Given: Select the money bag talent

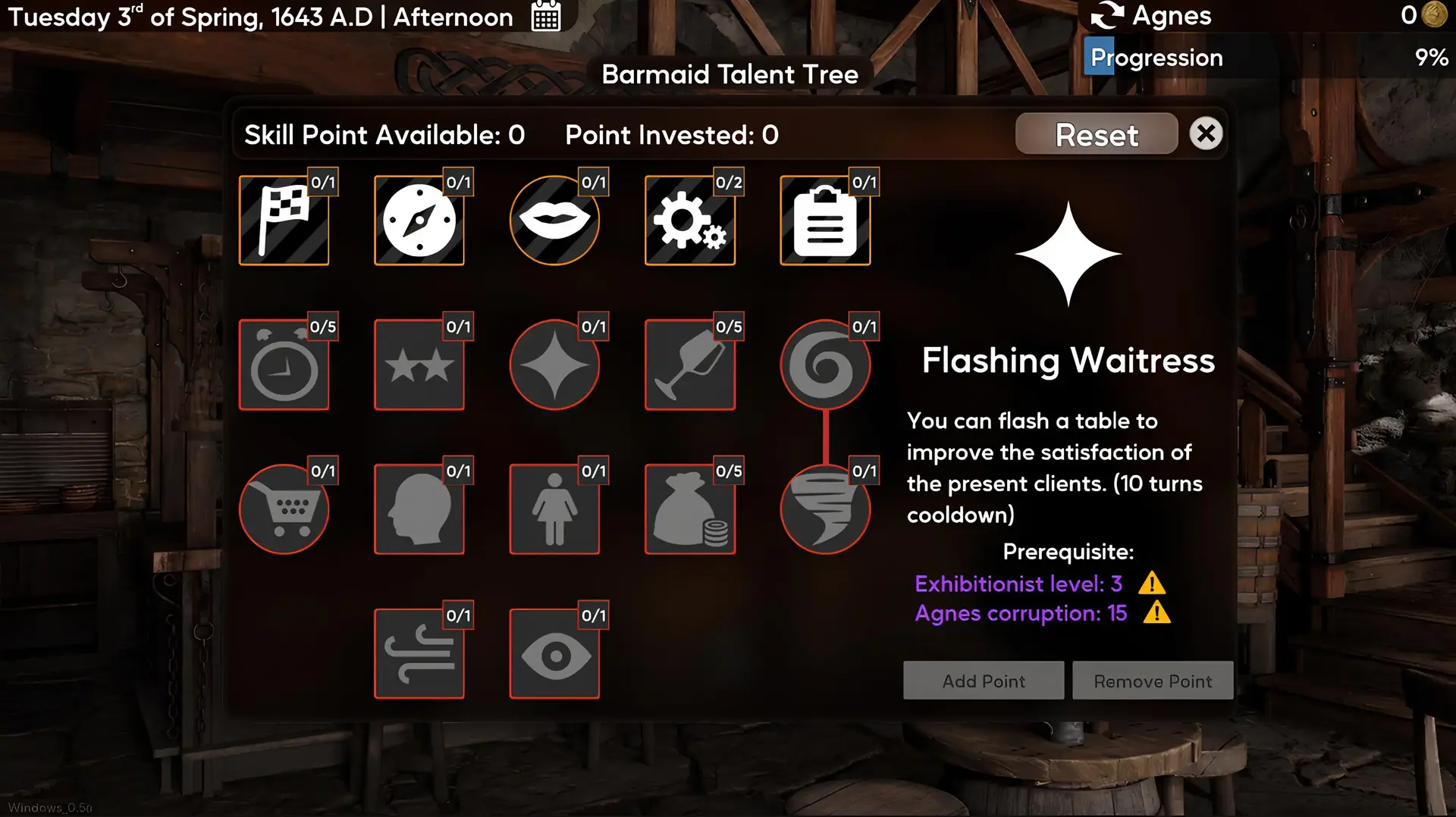Looking at the screenshot, I should [689, 509].
